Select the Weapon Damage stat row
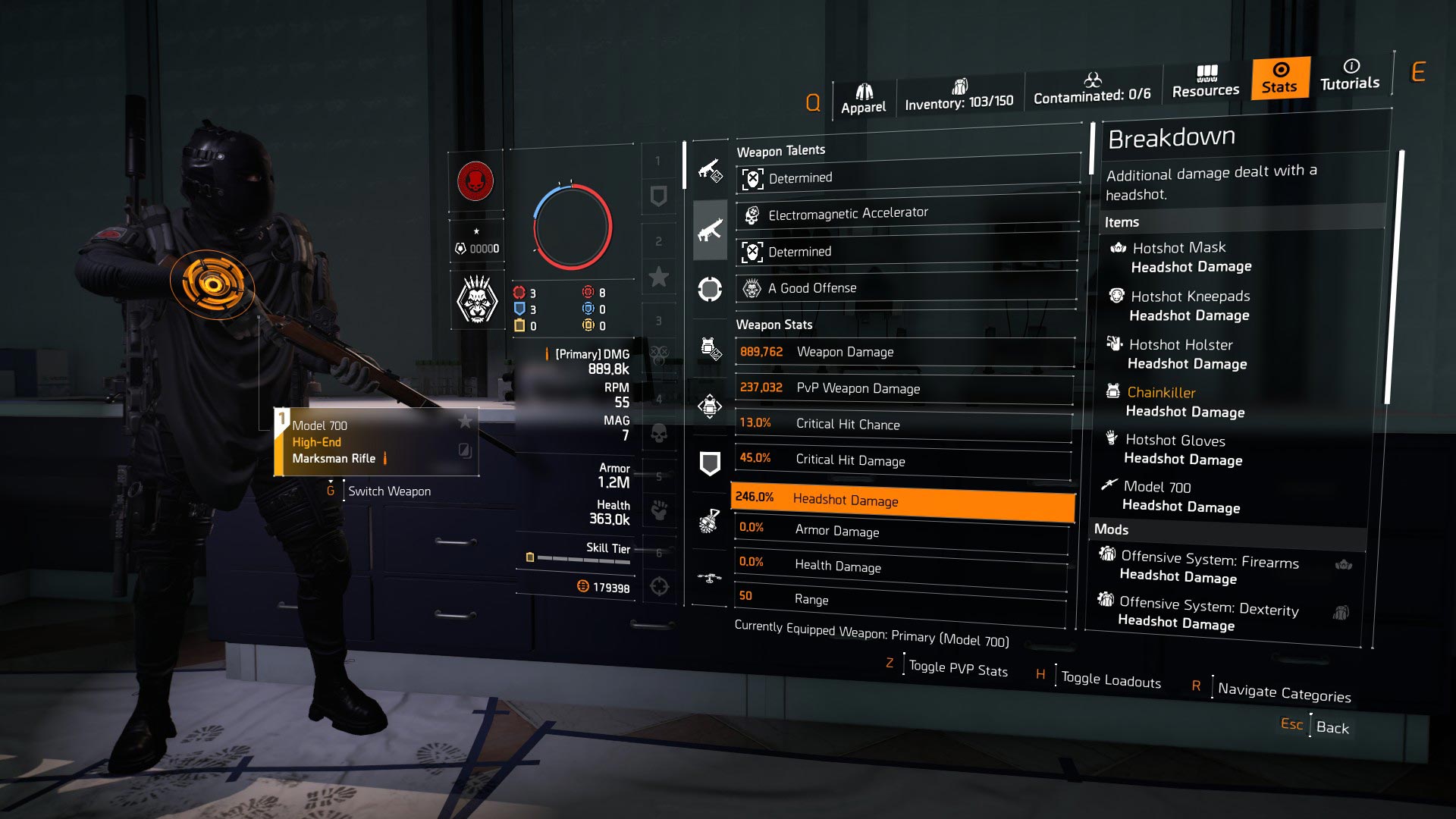Image resolution: width=1456 pixels, height=819 pixels. [904, 352]
